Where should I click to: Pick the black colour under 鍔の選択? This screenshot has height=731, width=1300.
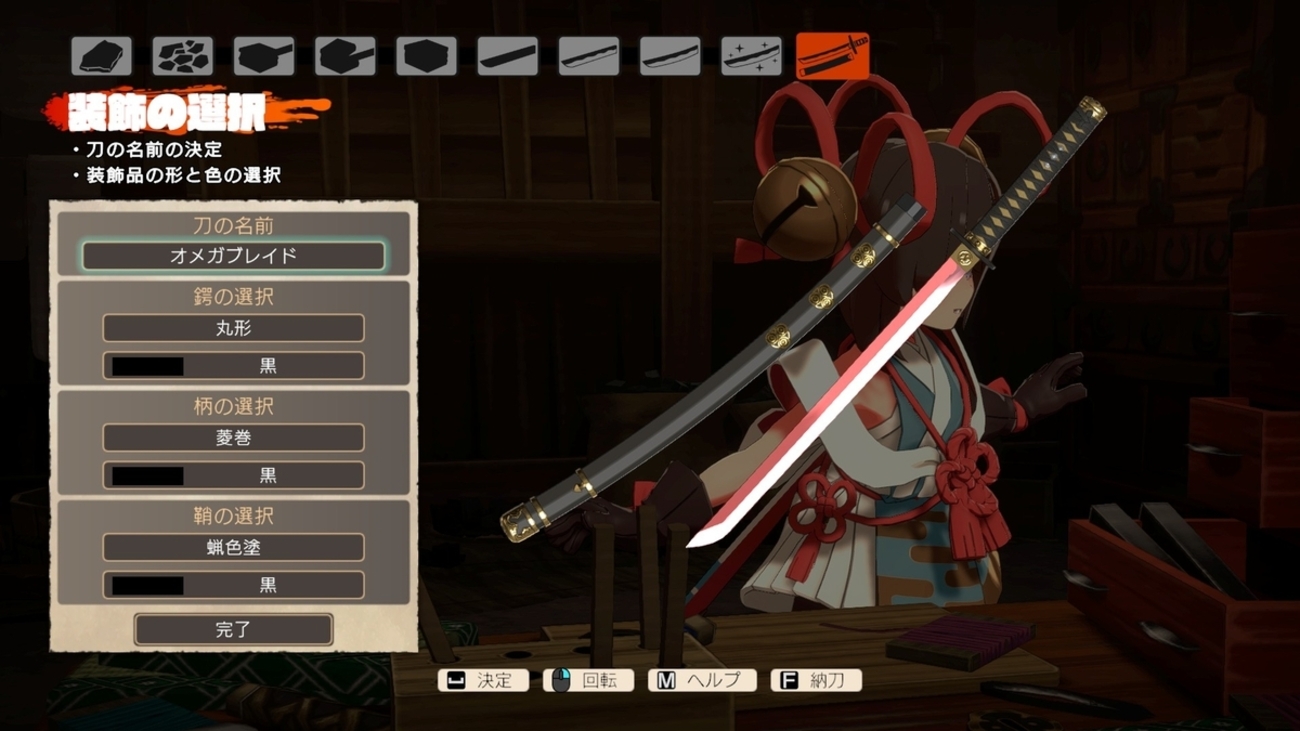click(x=233, y=366)
